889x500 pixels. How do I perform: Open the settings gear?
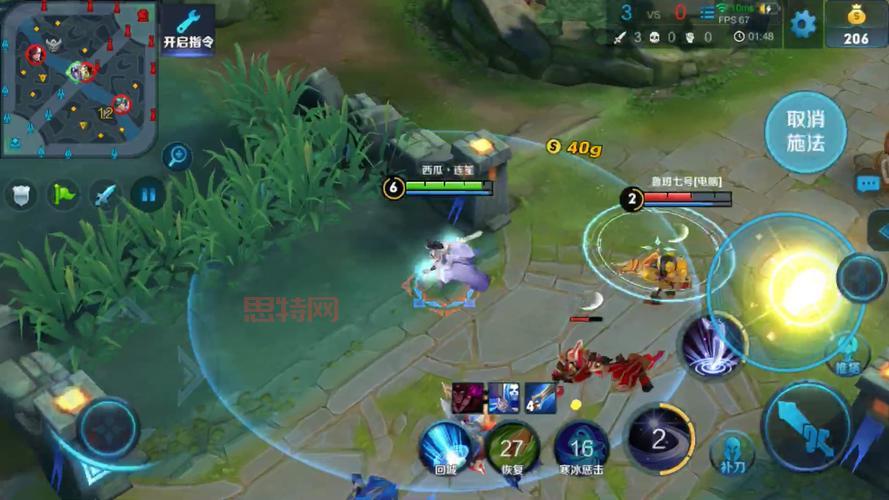coord(803,23)
